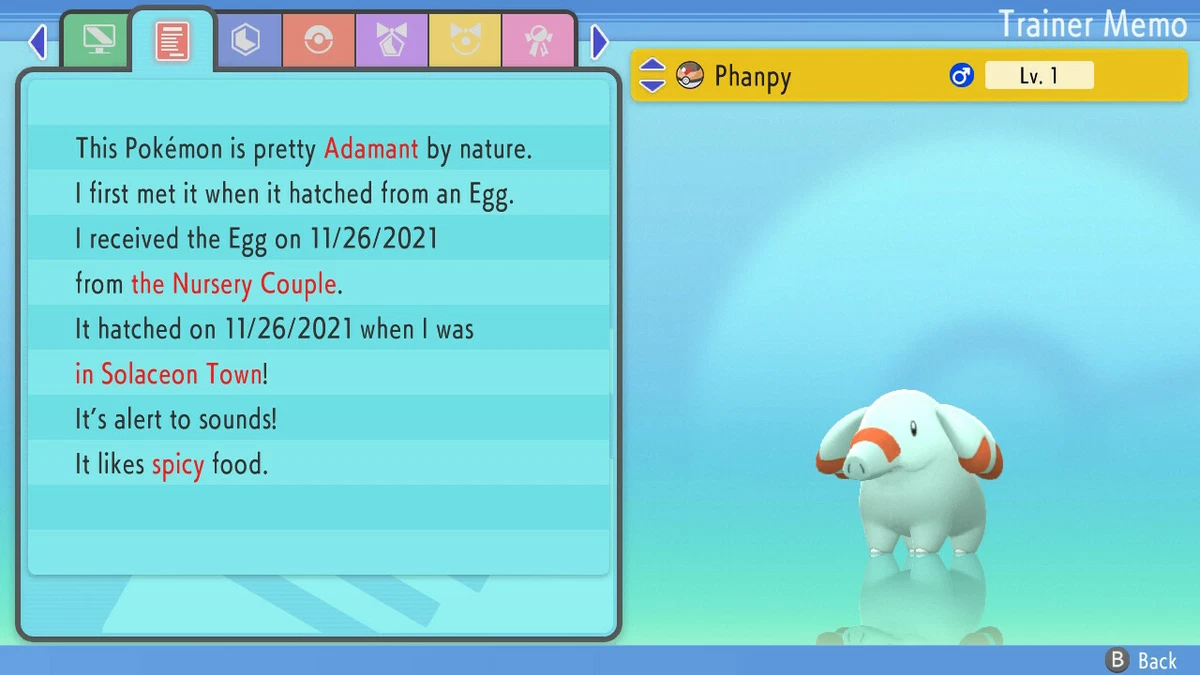The height and width of the screenshot is (675, 1200).
Task: Show the yellow smiling face tab
Action: pyautogui.click(x=465, y=41)
